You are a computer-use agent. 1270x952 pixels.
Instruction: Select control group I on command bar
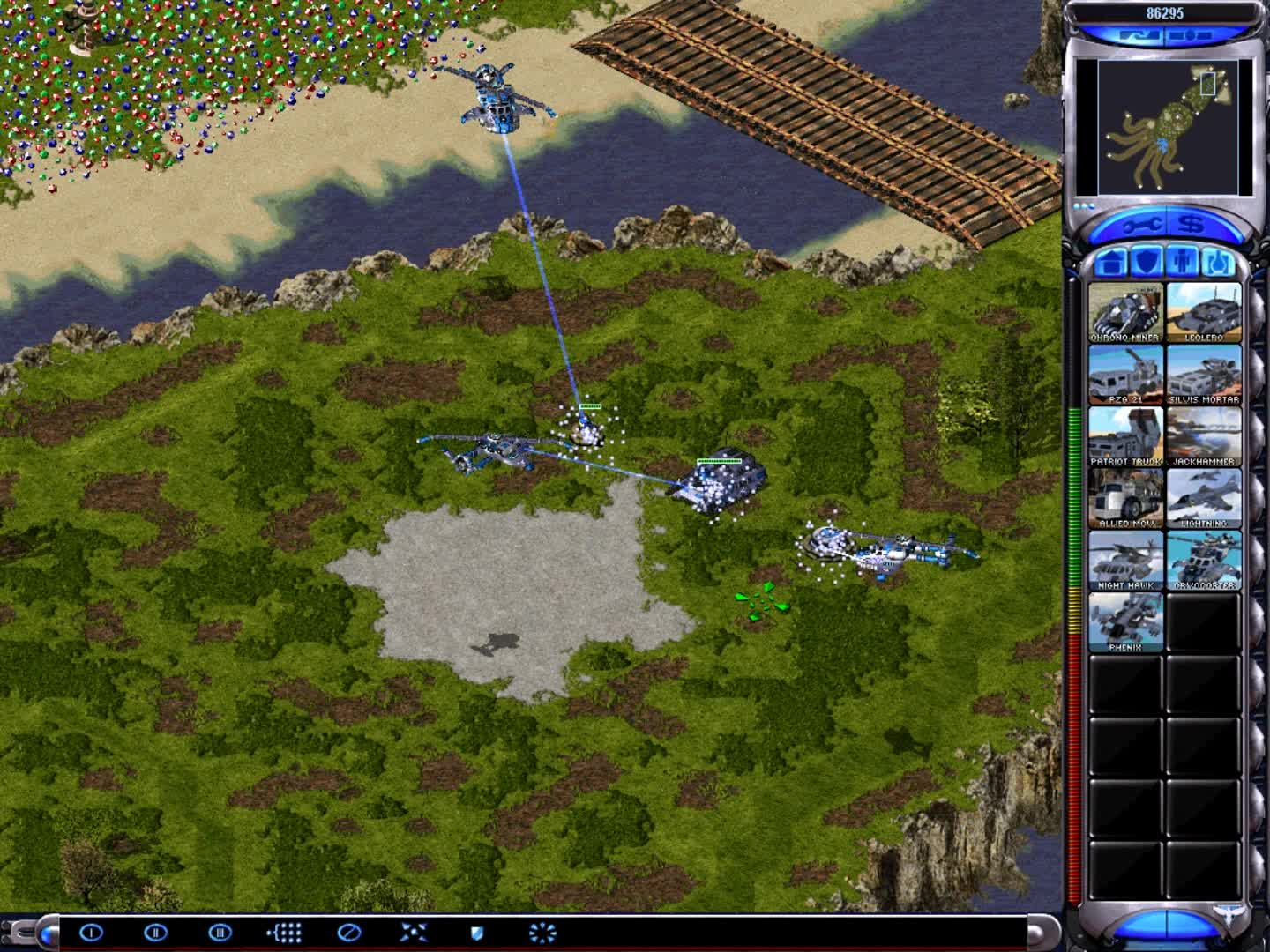coord(92,932)
